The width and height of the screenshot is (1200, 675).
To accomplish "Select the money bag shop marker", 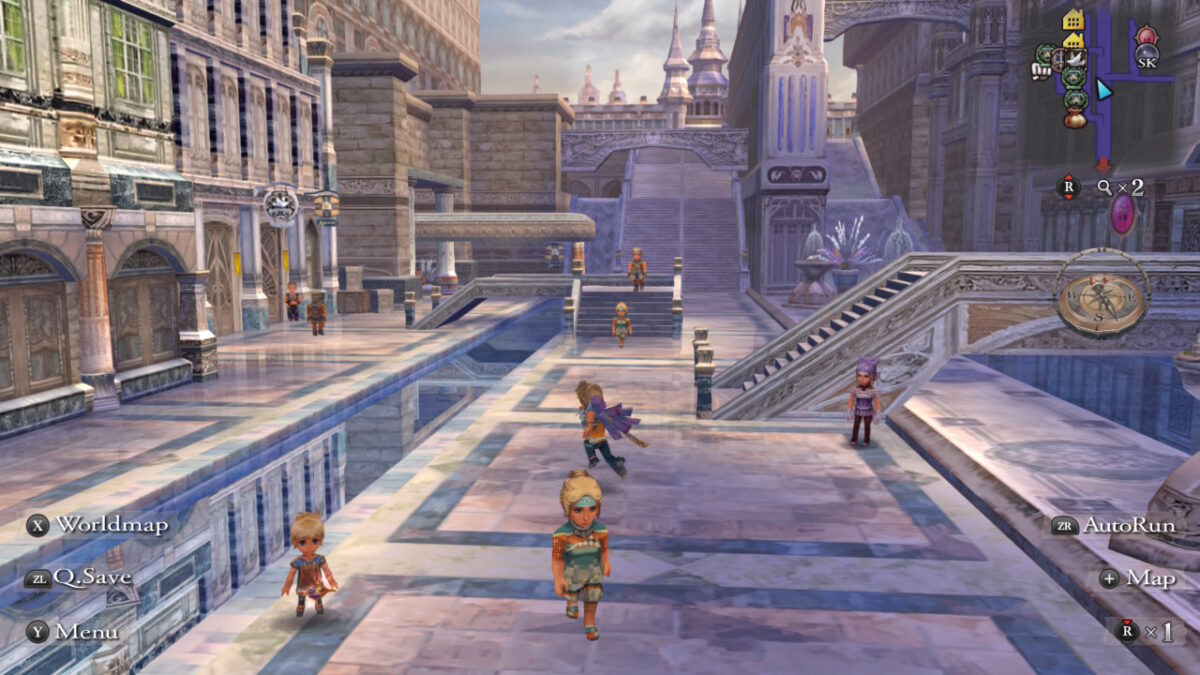I will 1075,119.
